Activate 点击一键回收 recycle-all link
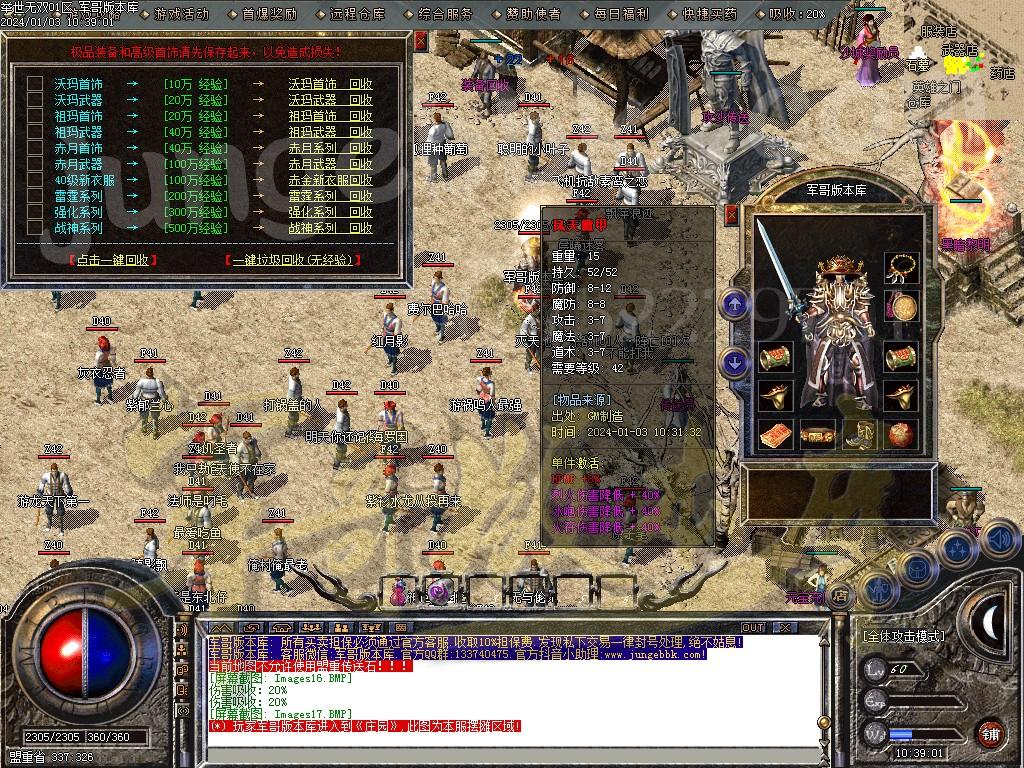This screenshot has height=768, width=1024. 114,260
